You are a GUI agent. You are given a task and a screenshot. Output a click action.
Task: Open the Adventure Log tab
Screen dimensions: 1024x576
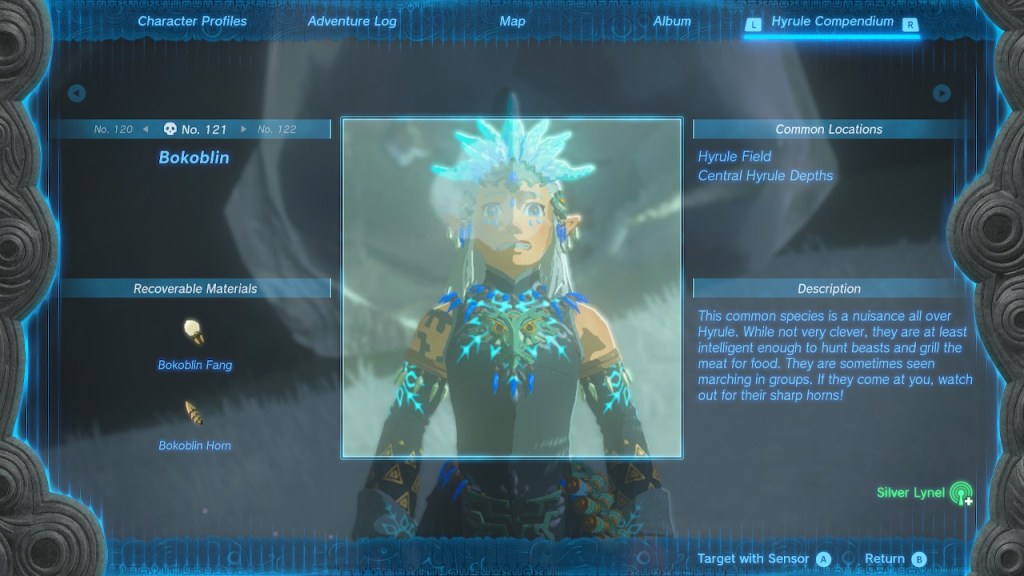click(352, 21)
